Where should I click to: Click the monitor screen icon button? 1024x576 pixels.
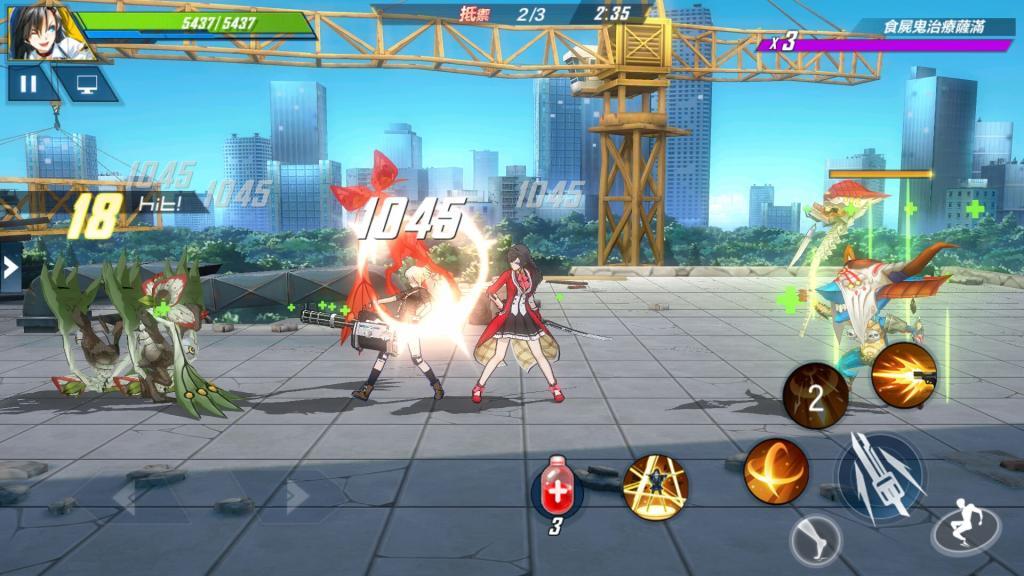(82, 84)
